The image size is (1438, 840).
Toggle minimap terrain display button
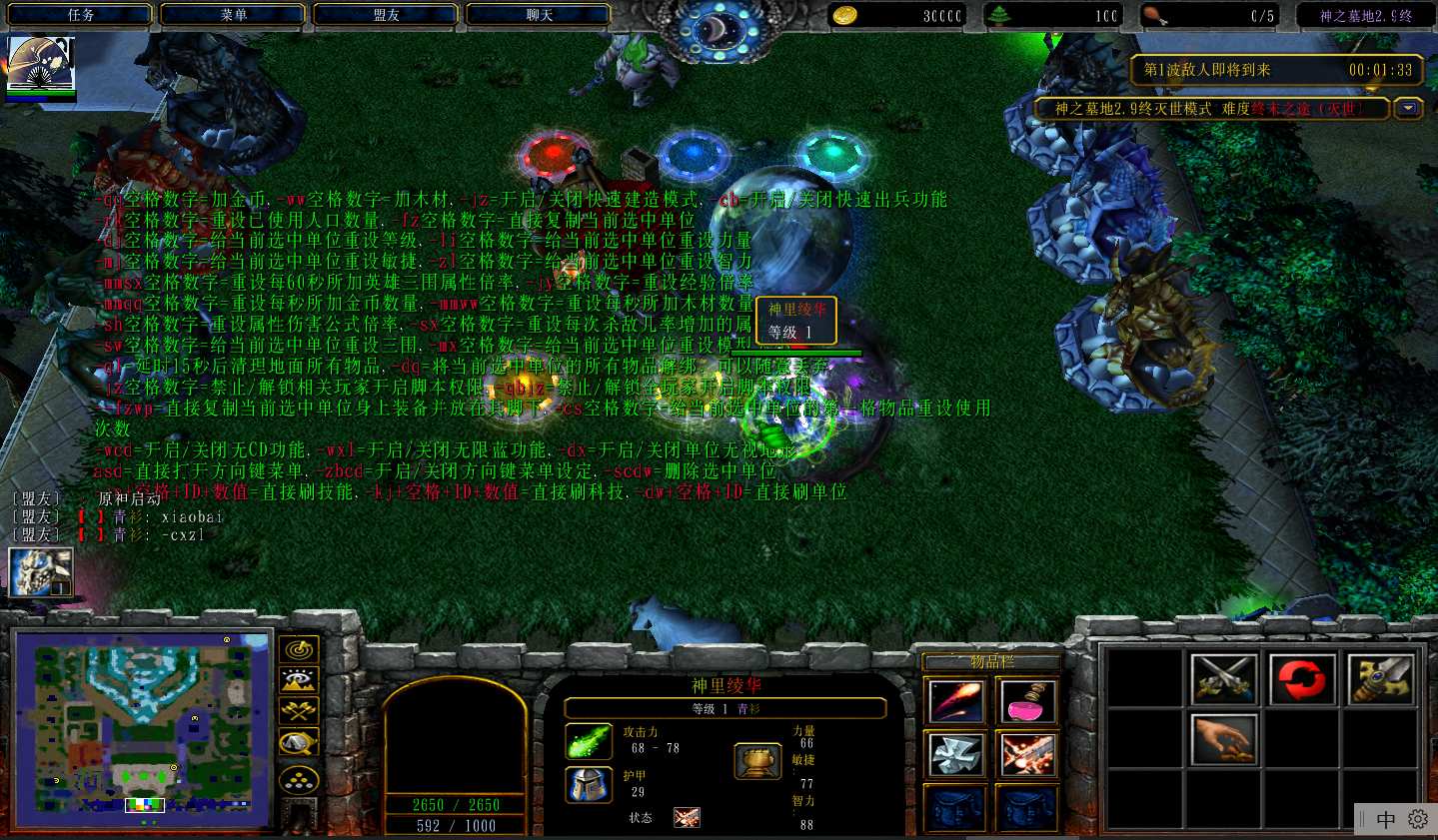click(299, 680)
